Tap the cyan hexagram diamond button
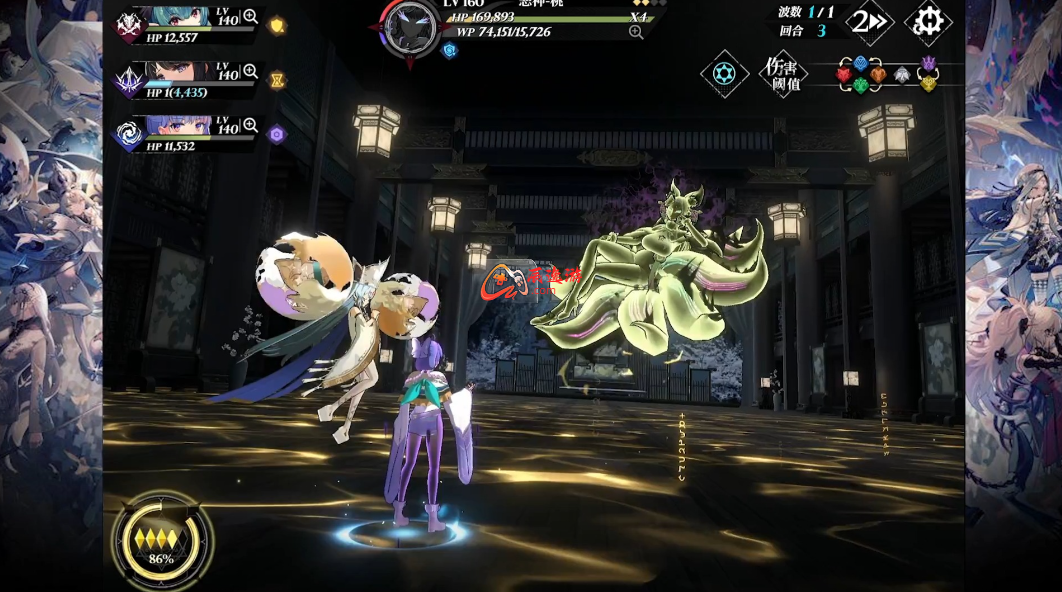 (x=724, y=74)
